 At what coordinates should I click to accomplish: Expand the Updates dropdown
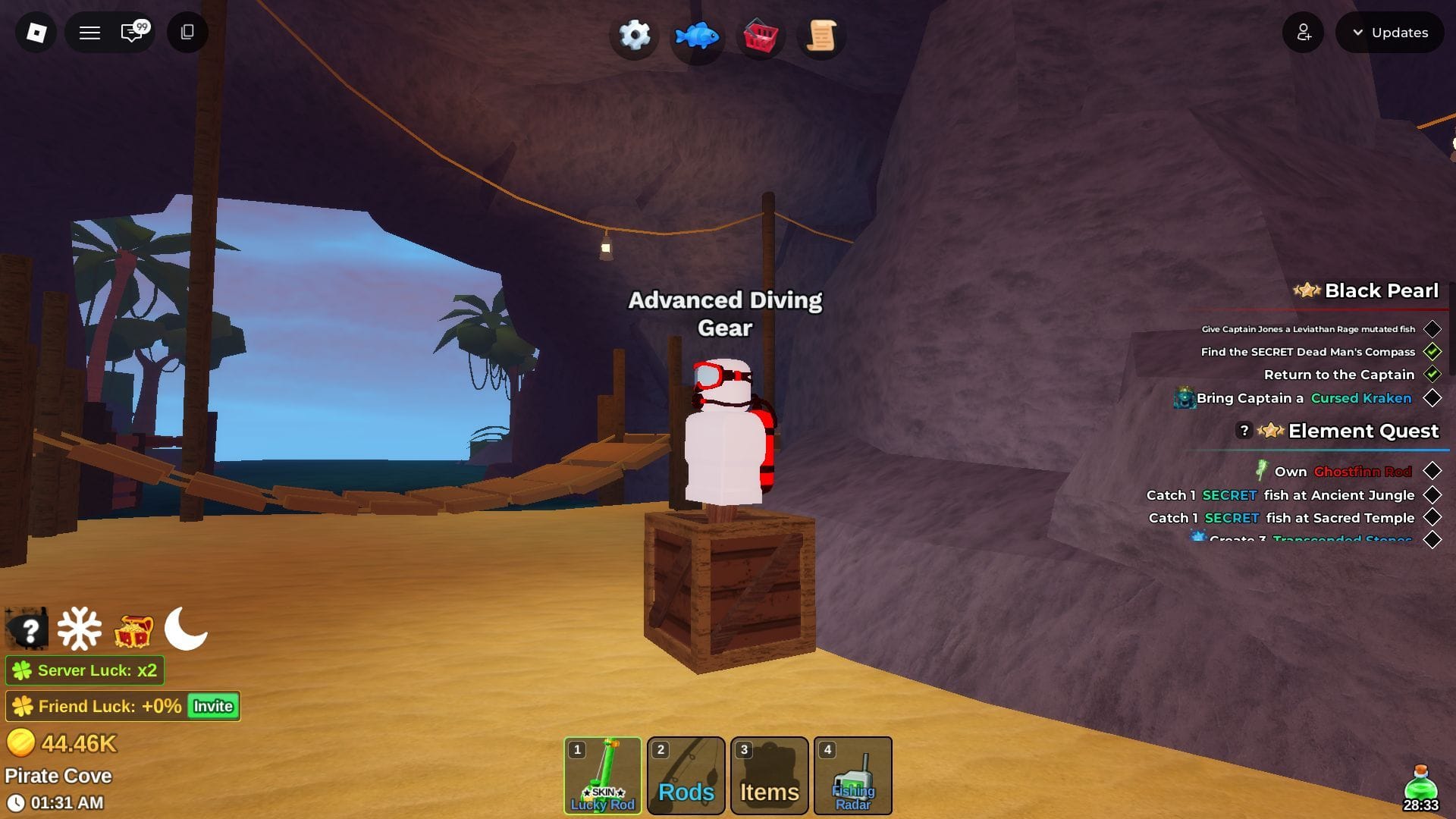(1389, 33)
